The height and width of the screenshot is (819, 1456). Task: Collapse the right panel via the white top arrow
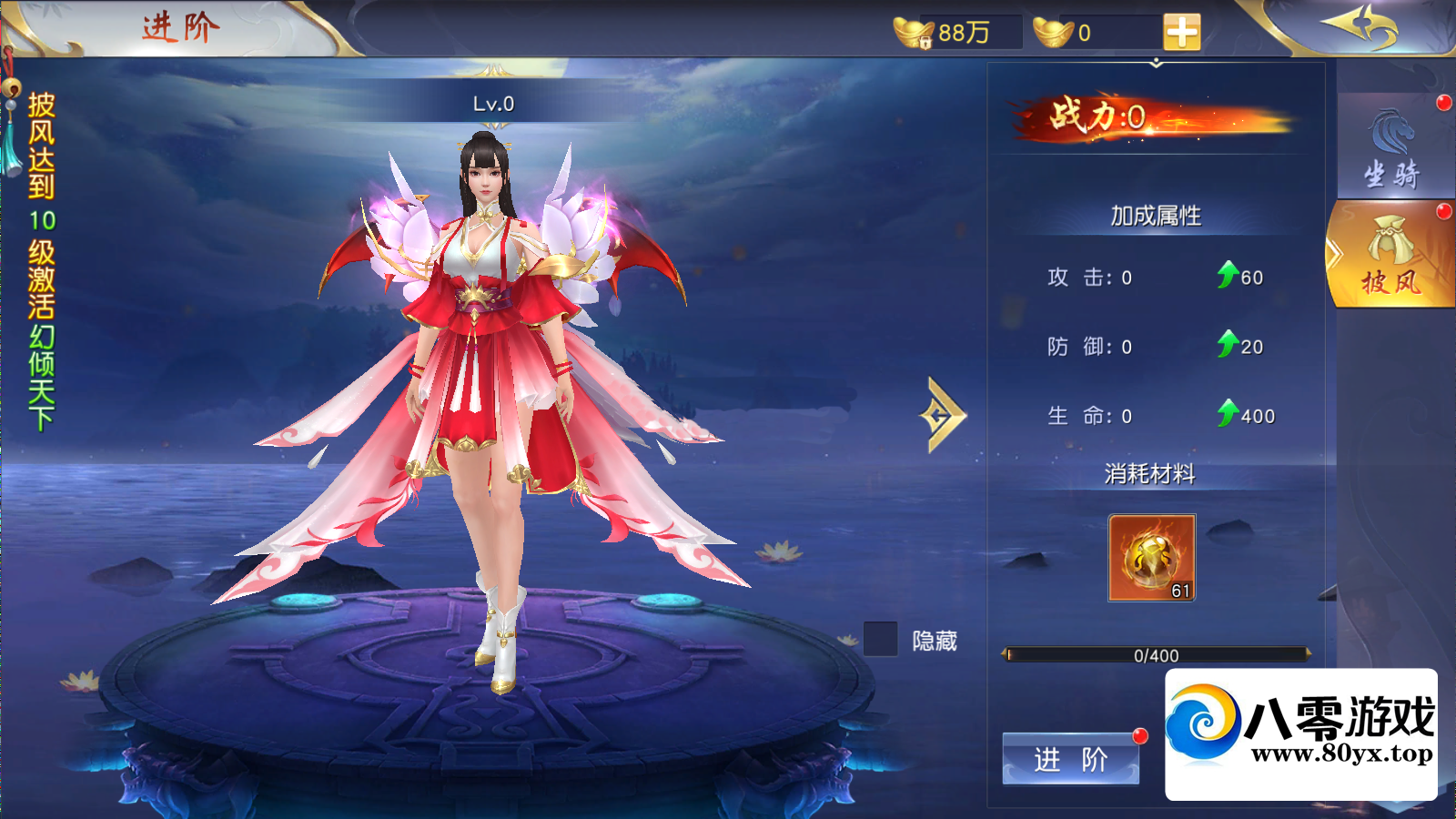click(x=1157, y=64)
